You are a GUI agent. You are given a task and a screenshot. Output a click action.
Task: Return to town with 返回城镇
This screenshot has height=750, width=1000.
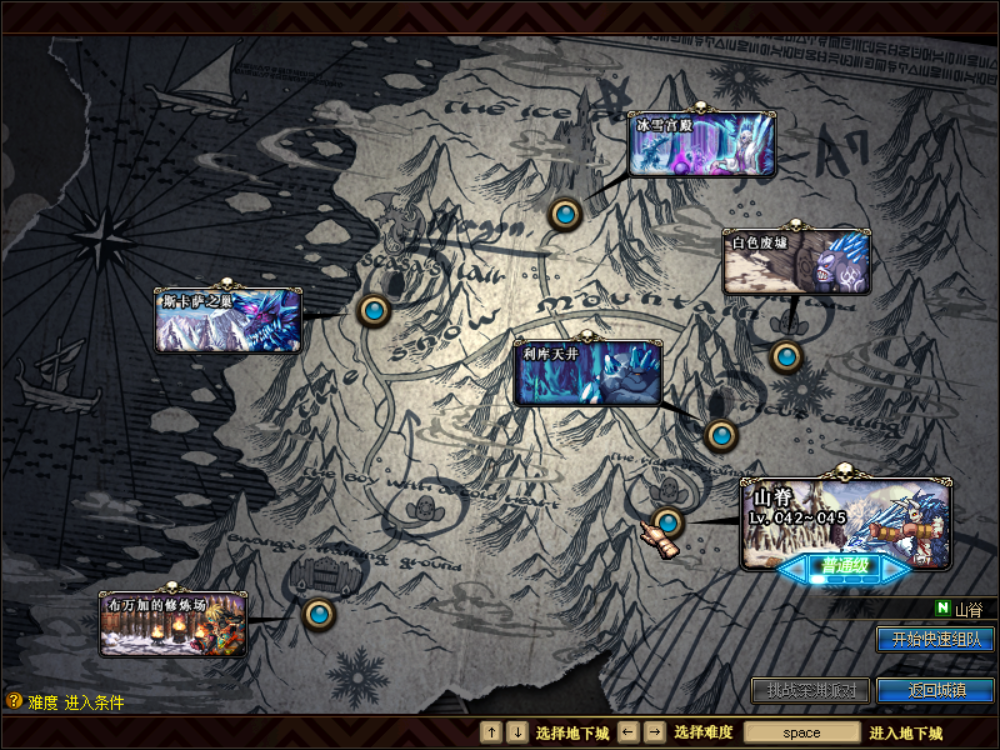click(x=935, y=690)
